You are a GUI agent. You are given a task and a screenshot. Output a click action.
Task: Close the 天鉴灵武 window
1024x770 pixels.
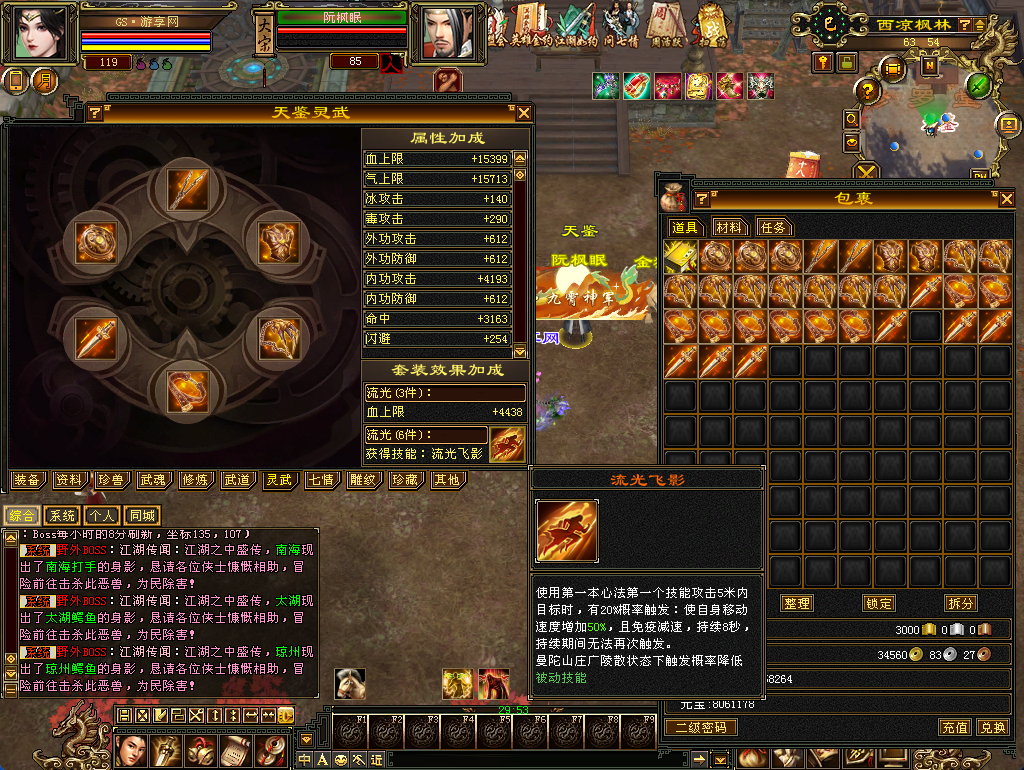click(523, 113)
